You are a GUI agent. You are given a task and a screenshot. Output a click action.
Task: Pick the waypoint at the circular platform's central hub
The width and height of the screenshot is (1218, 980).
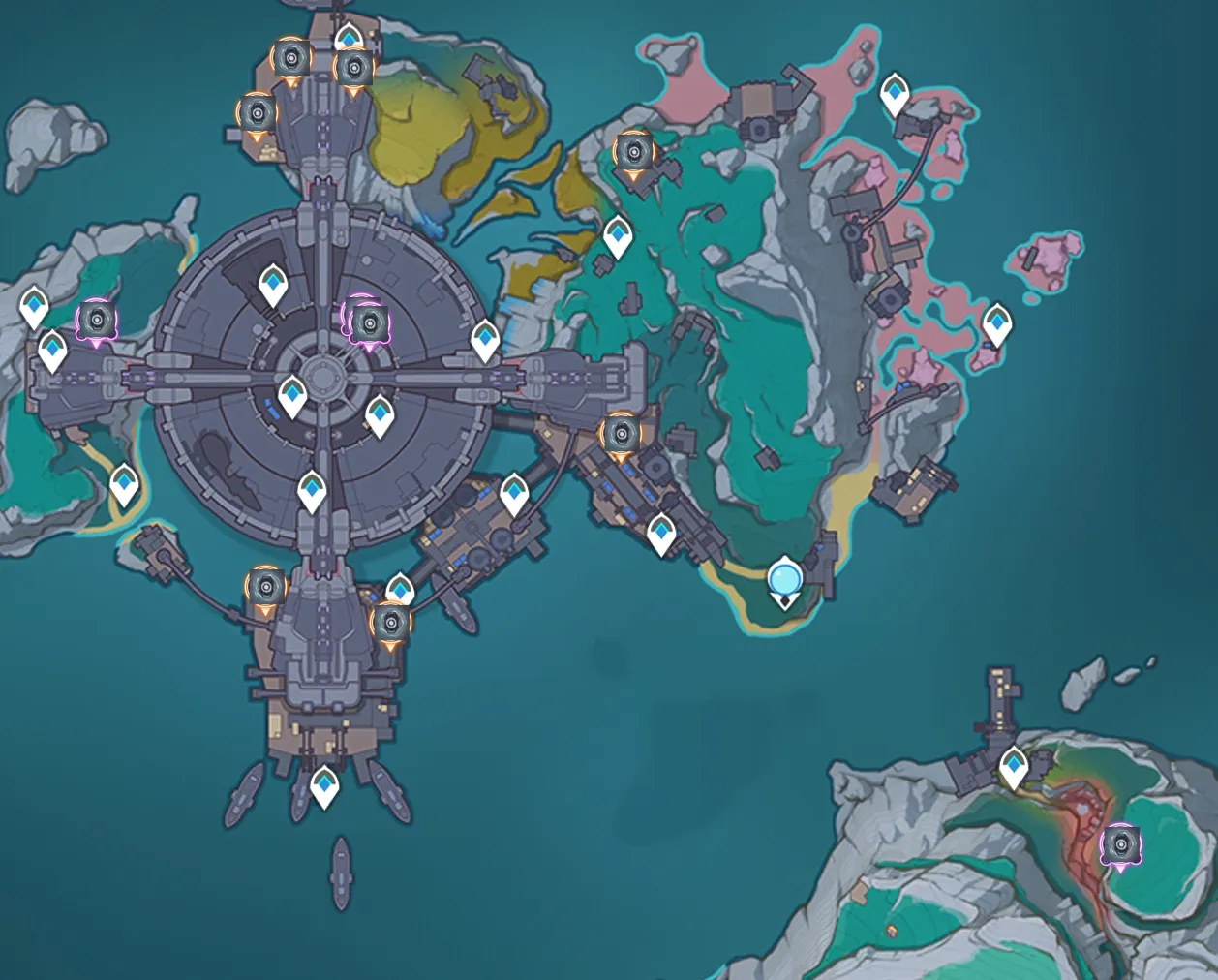coord(292,396)
